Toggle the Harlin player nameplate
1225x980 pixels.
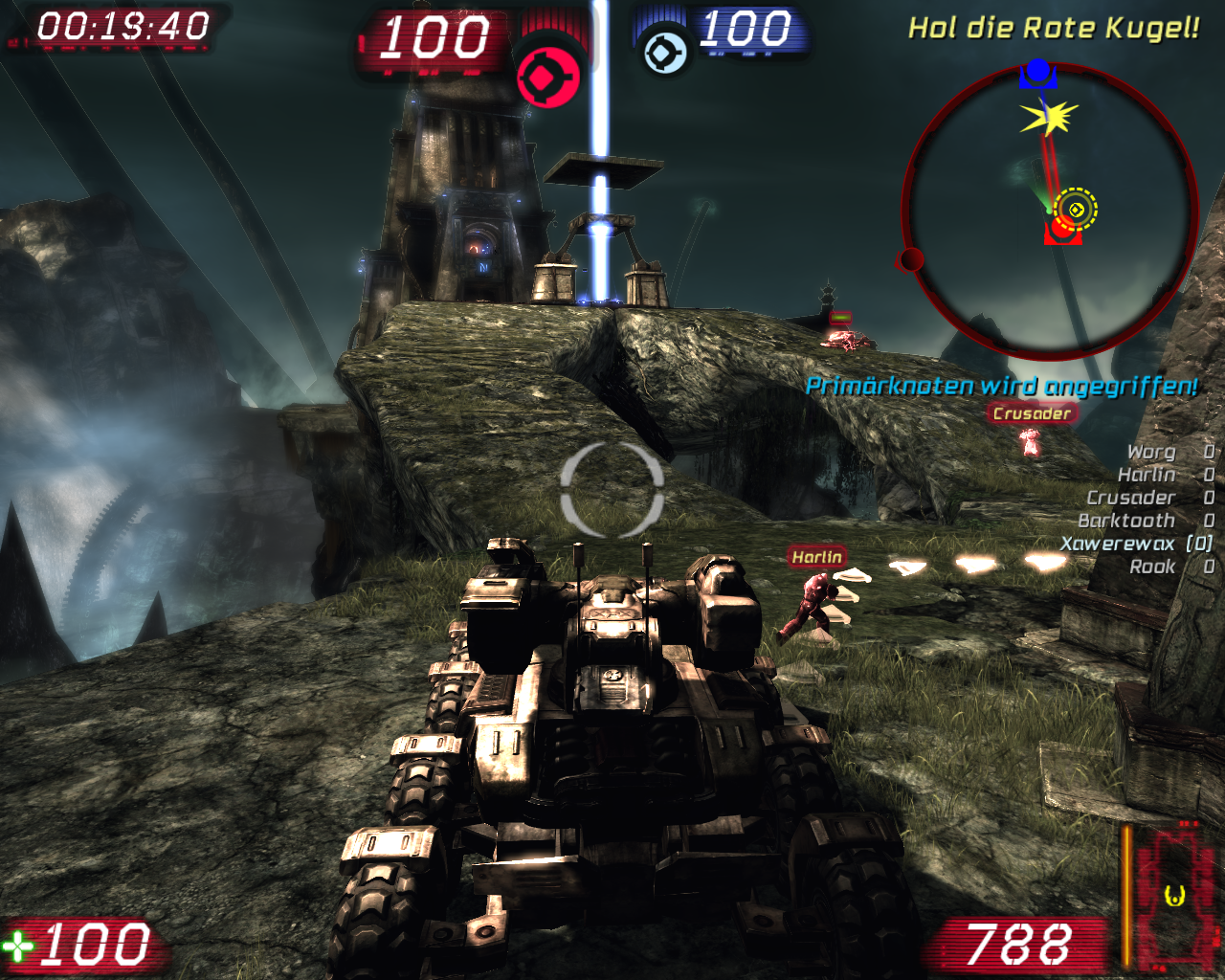point(816,556)
